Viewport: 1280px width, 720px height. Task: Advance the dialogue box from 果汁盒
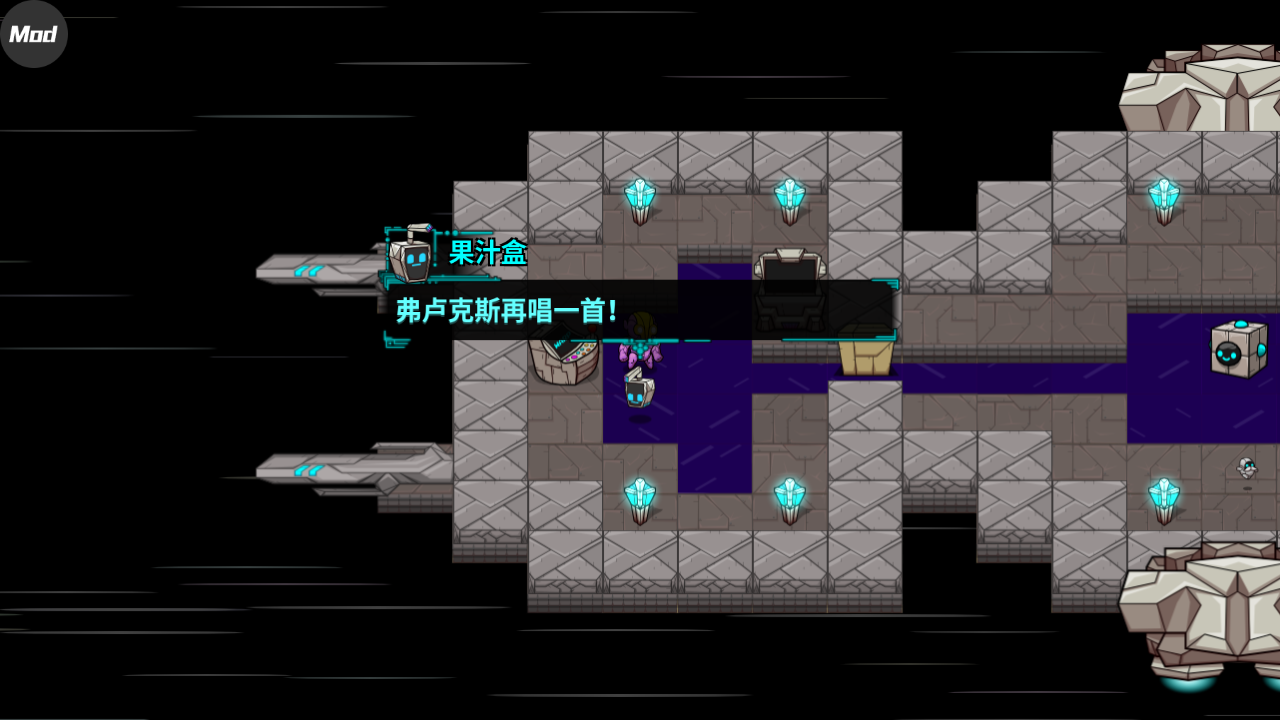point(640,310)
